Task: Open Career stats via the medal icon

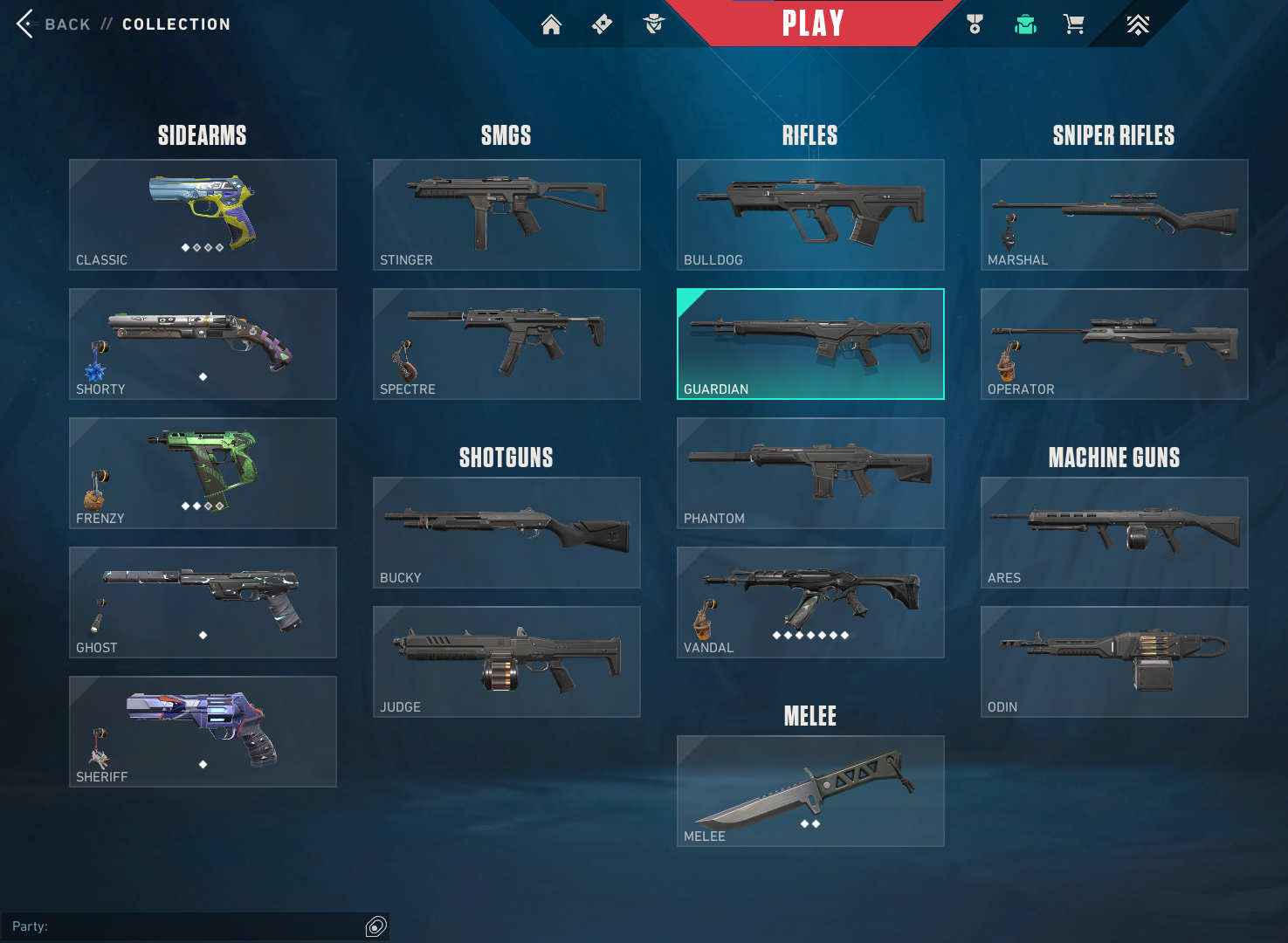Action: click(x=974, y=24)
